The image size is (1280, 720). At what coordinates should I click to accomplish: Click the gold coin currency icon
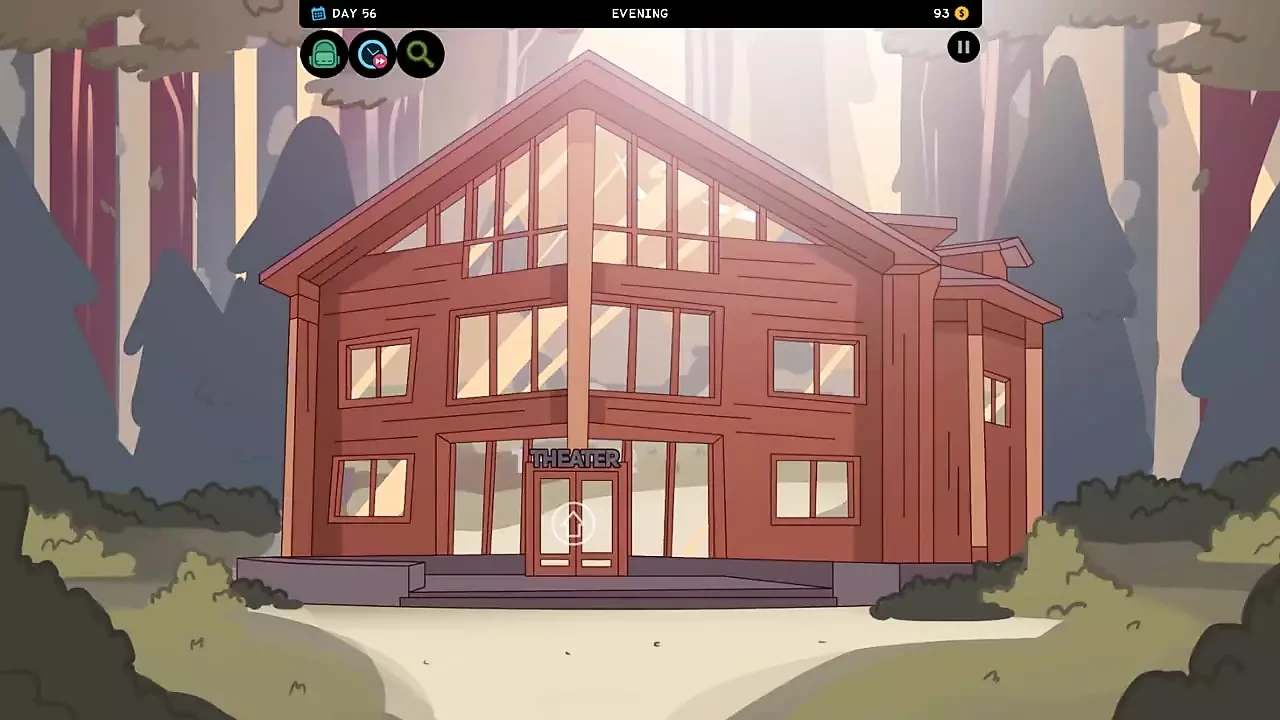pos(960,13)
